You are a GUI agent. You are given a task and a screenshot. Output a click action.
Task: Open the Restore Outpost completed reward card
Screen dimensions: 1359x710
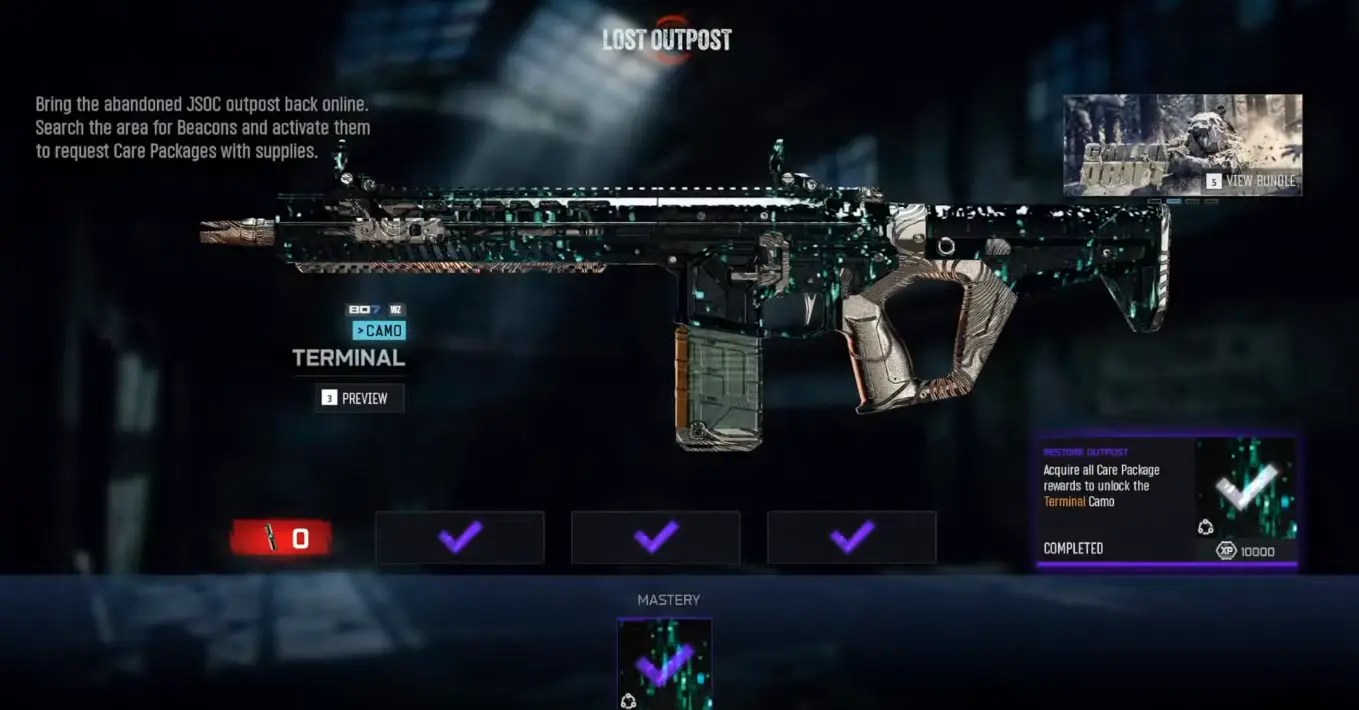click(x=1167, y=502)
